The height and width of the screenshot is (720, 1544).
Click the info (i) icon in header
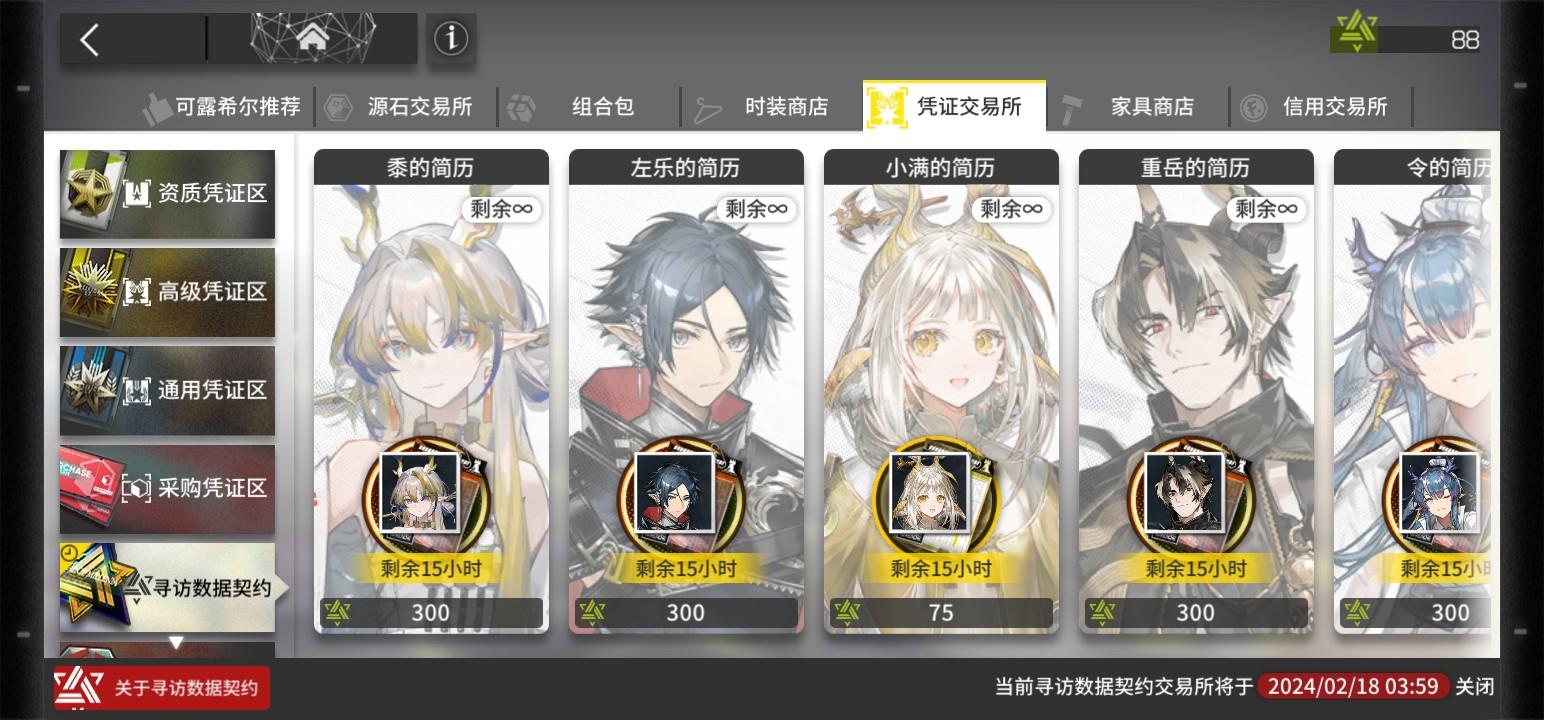pyautogui.click(x=451, y=38)
